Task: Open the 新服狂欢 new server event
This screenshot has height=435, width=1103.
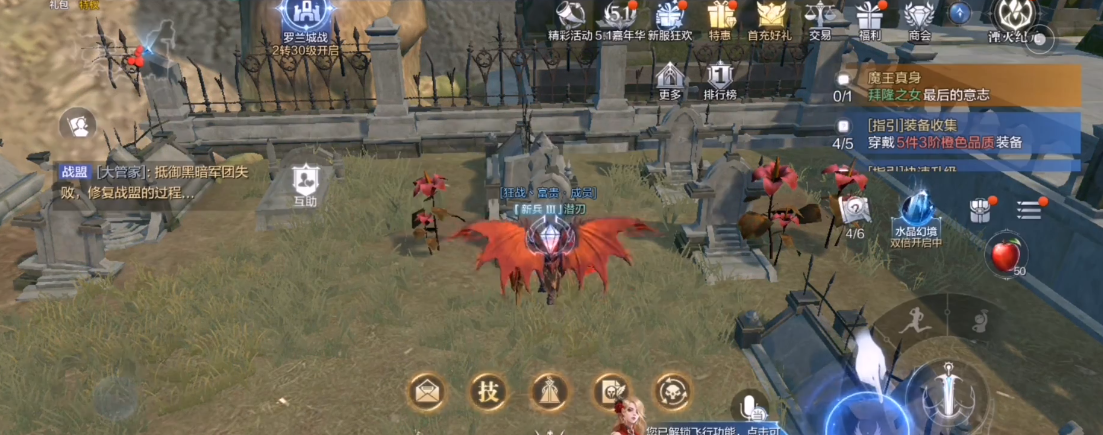Action: tap(669, 16)
